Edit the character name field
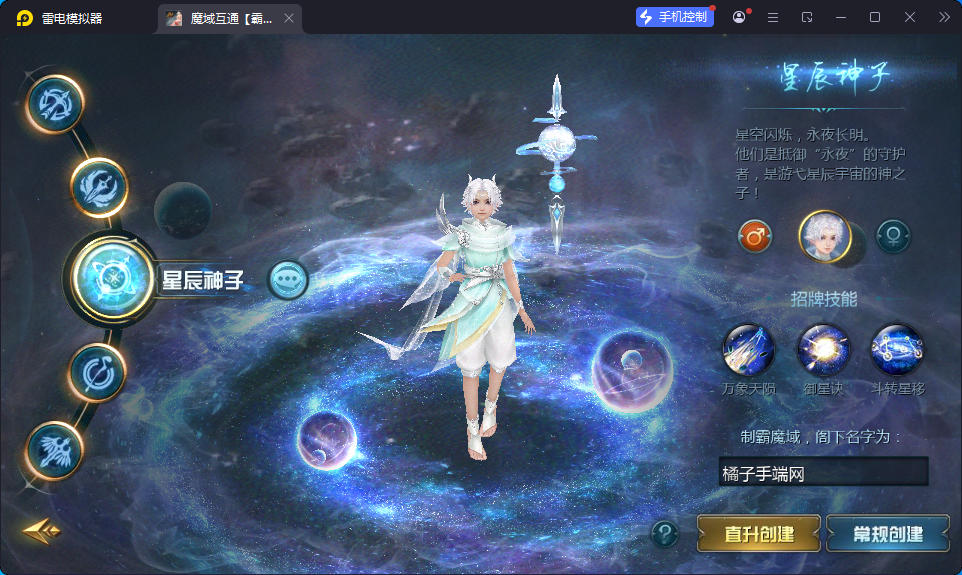The image size is (962, 575). [x=822, y=473]
